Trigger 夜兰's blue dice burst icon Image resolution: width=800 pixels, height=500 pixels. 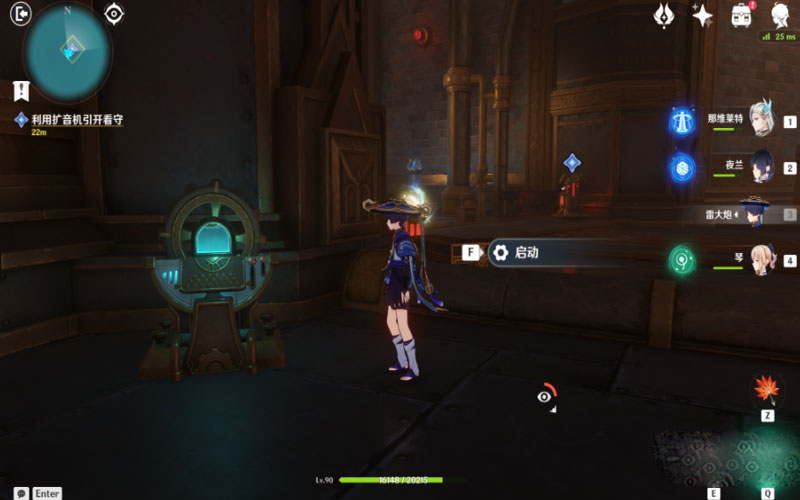(683, 166)
